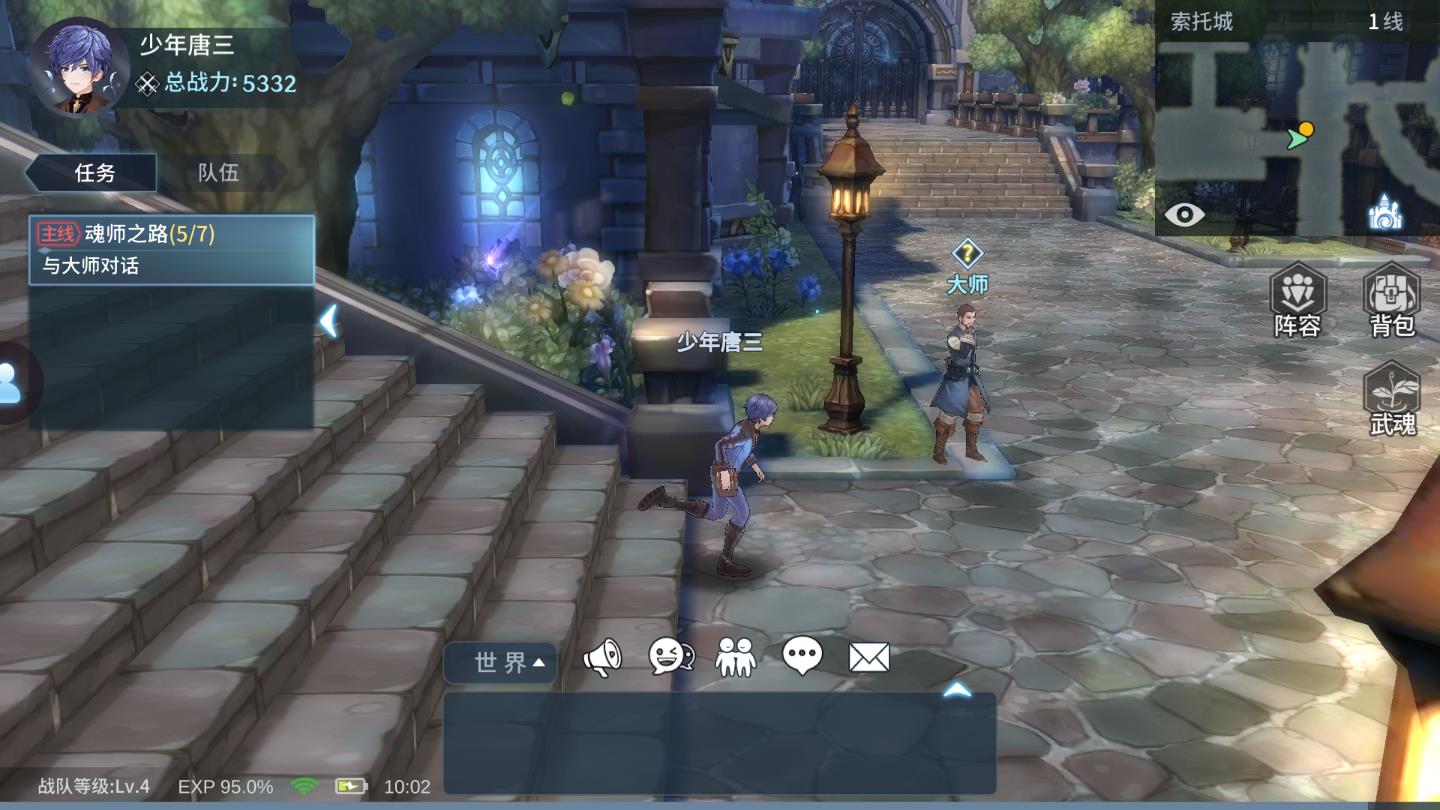
Task: Click the megaphone announcement icon
Action: pos(602,657)
